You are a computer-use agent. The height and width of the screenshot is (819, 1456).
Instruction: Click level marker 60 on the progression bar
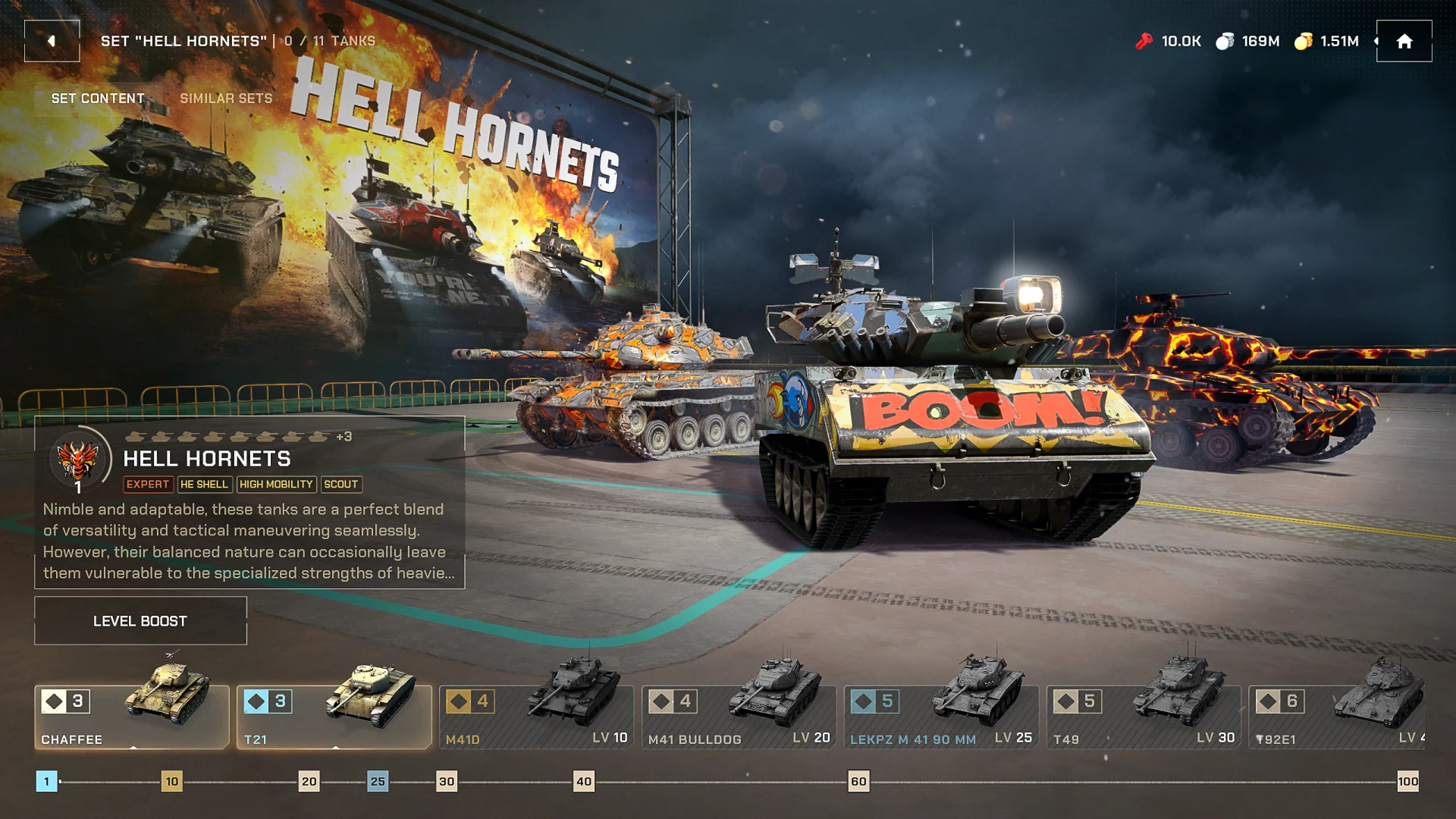(x=858, y=781)
